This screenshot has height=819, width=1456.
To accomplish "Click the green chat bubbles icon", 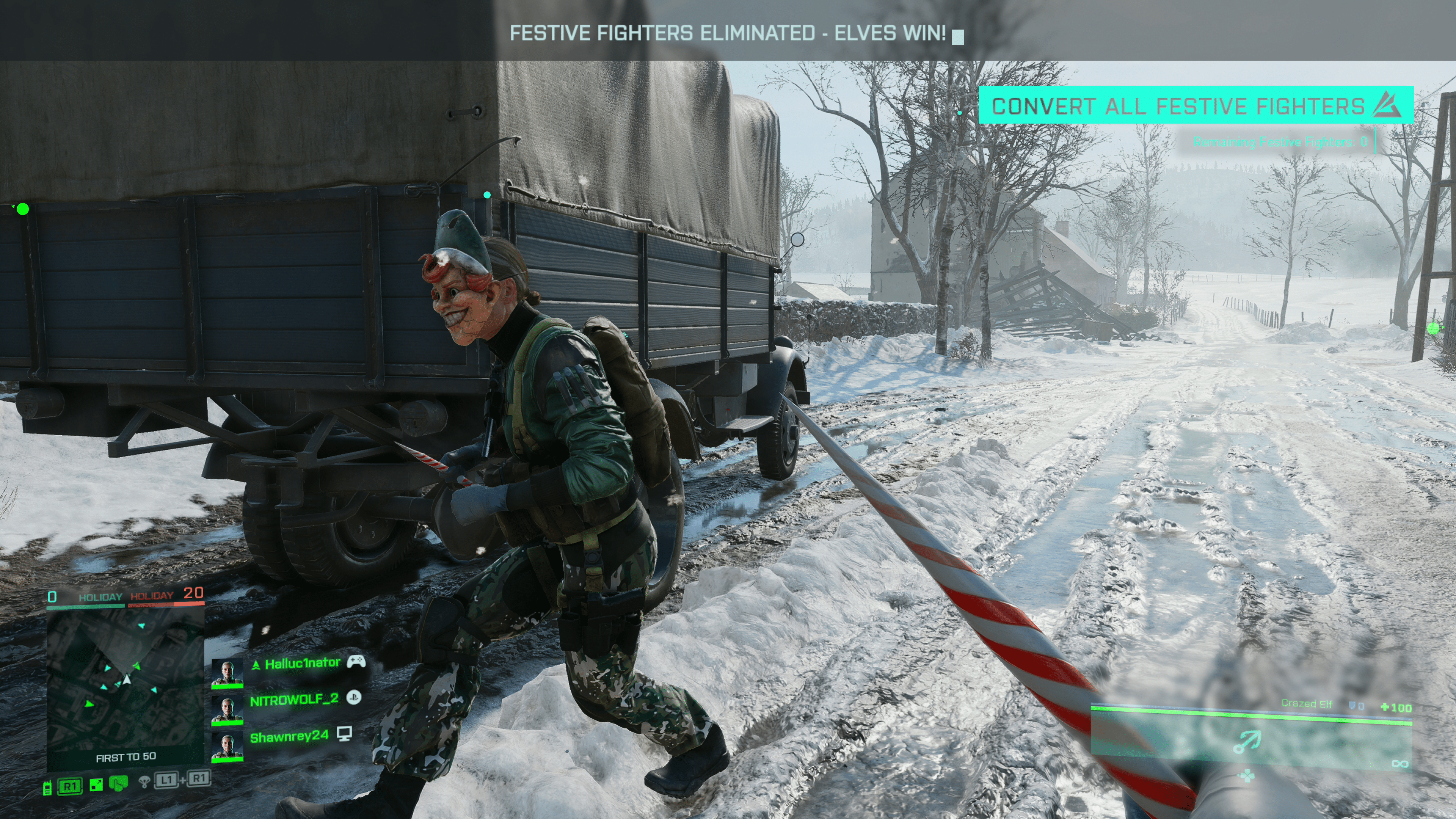I will tap(119, 784).
